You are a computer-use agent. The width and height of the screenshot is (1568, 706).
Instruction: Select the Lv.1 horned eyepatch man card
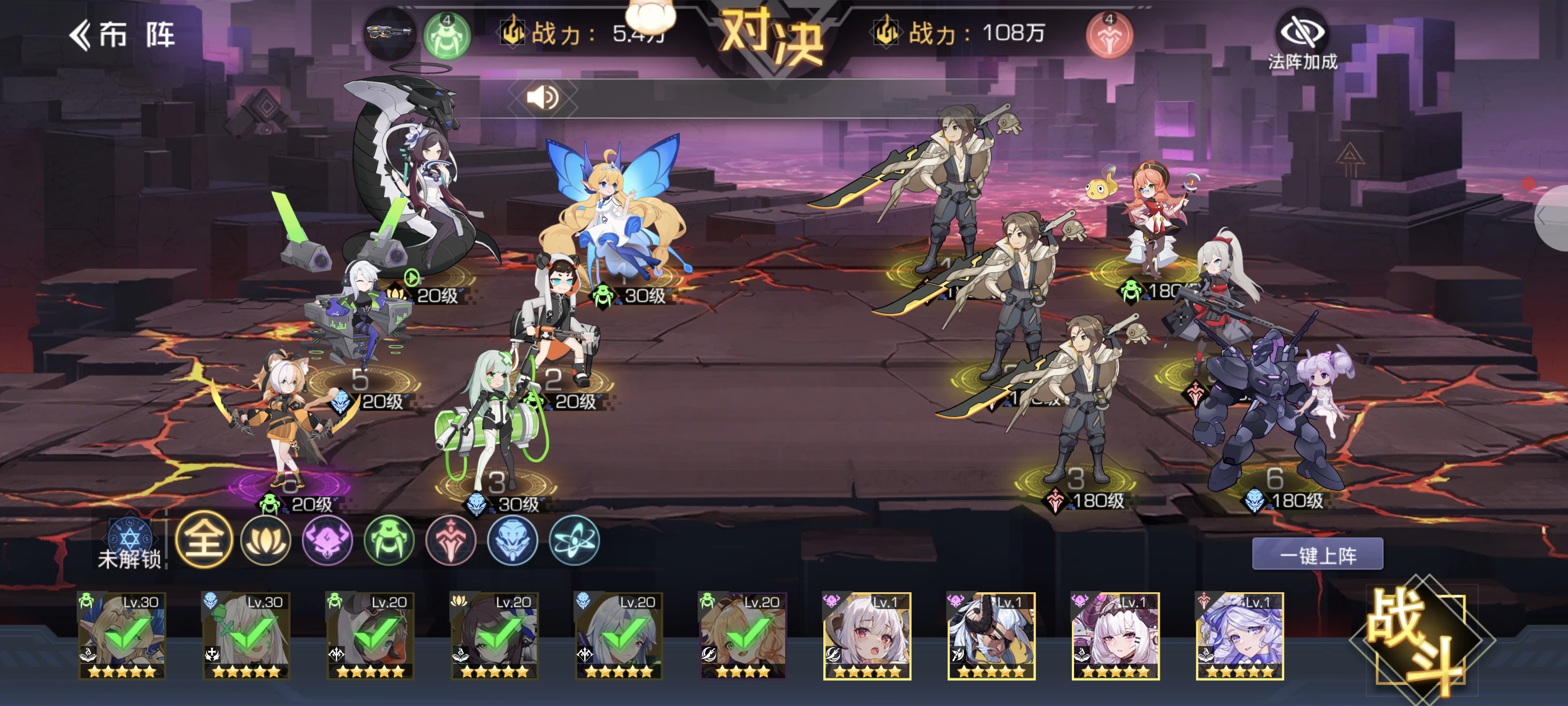[x=991, y=635]
